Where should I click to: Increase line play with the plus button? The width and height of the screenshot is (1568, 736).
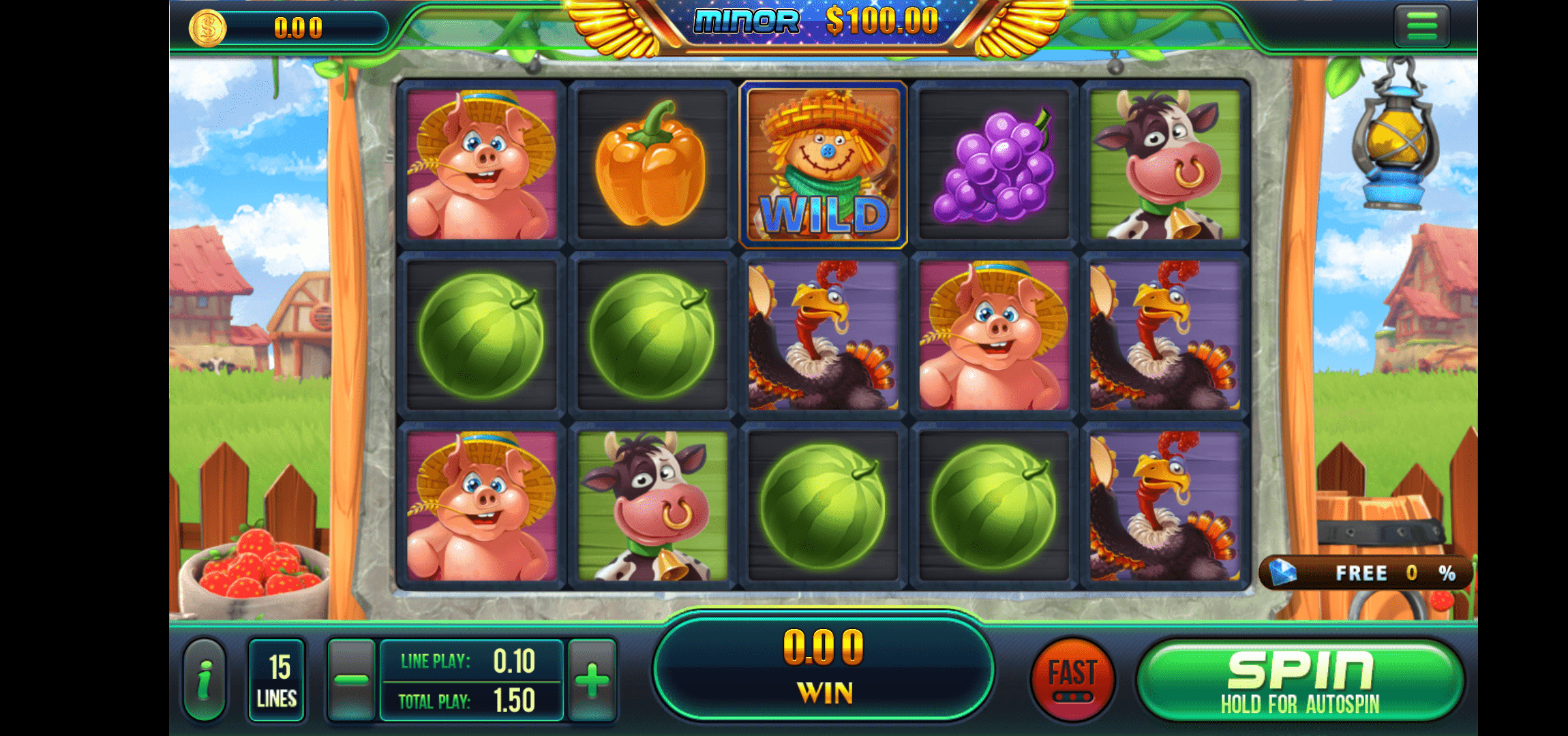[x=592, y=680]
